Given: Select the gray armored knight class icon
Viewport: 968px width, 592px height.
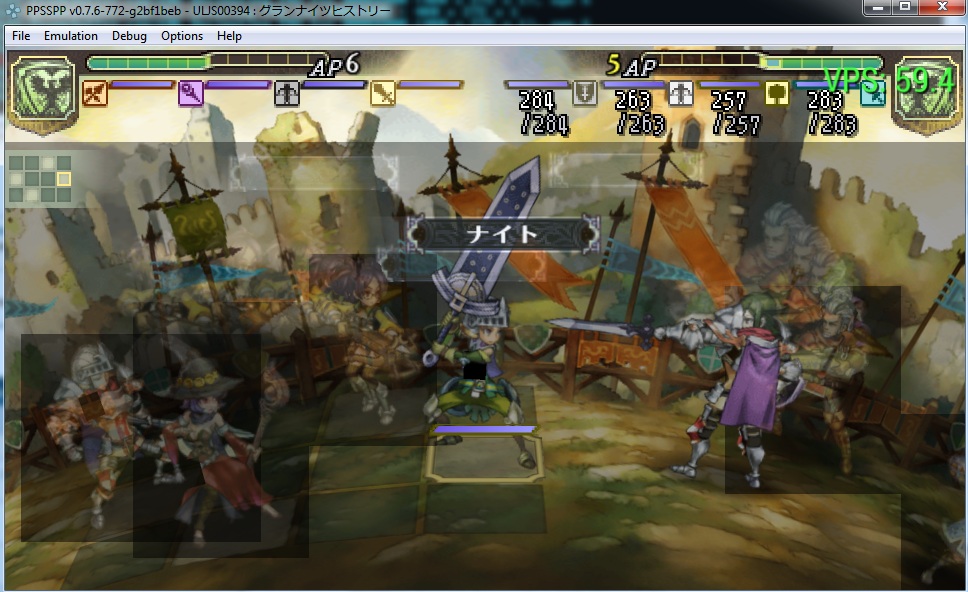Looking at the screenshot, I should click(x=287, y=94).
